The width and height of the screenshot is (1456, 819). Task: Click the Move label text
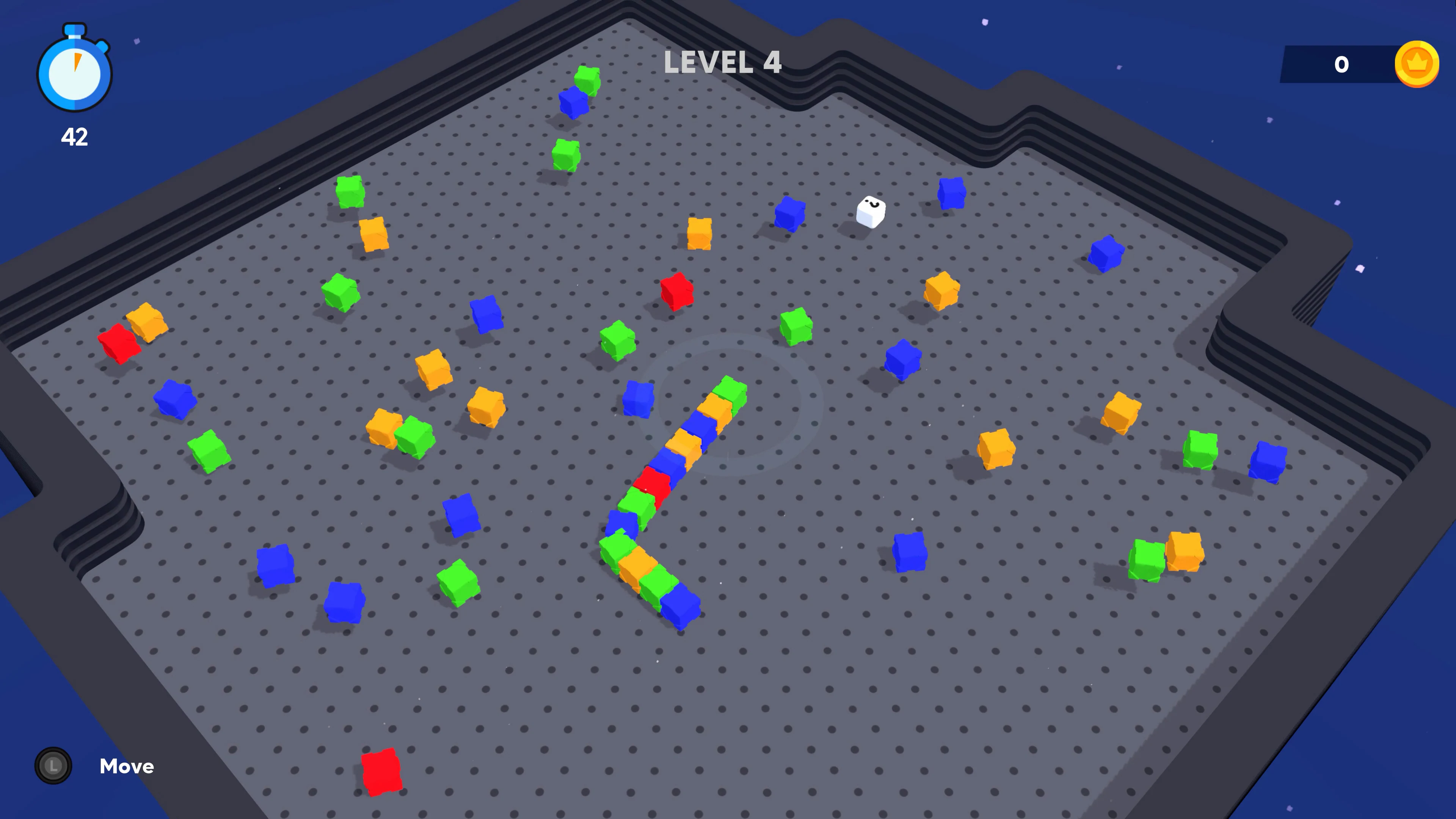127,766
